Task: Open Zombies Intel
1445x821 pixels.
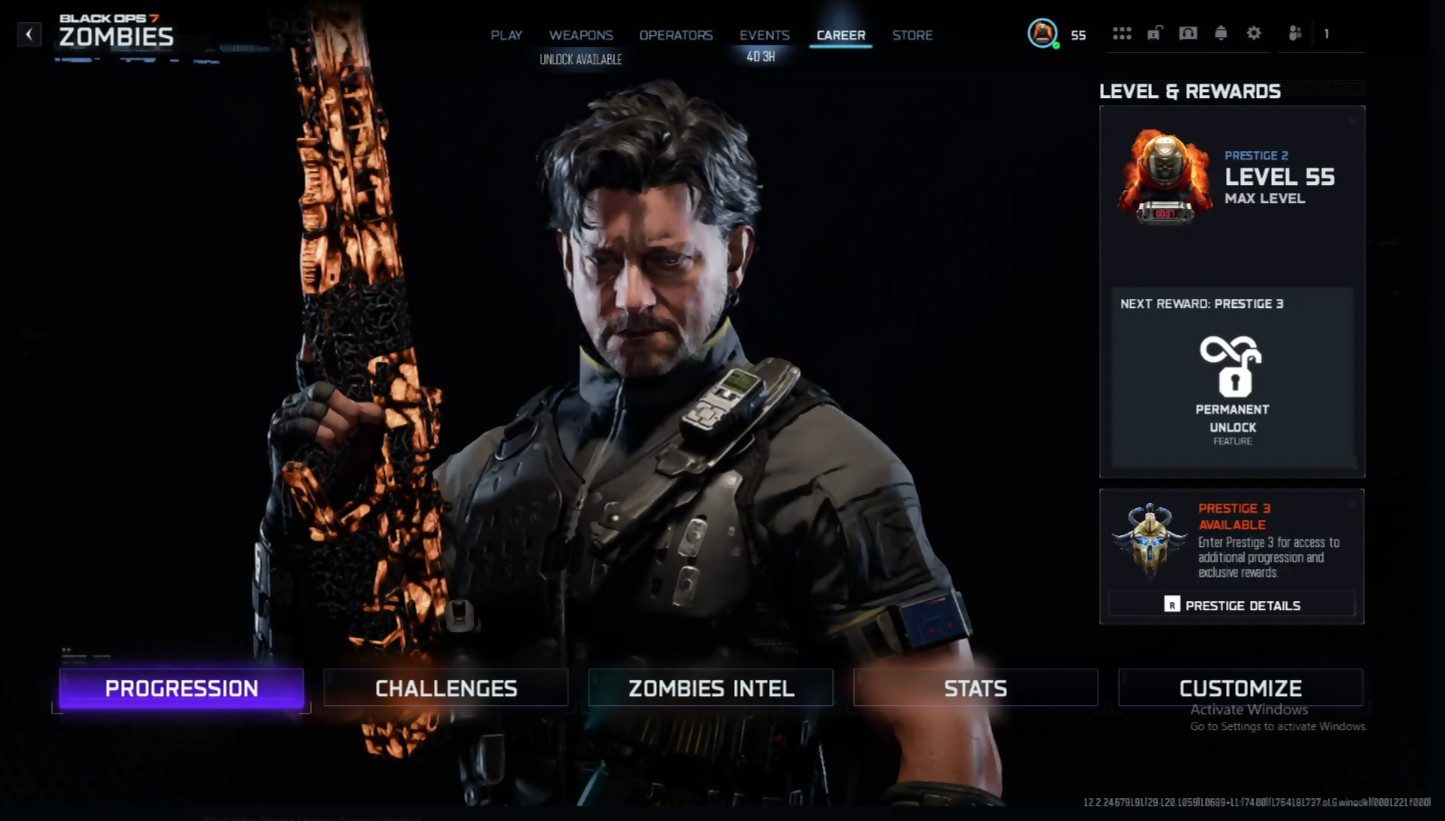Action: (x=711, y=689)
